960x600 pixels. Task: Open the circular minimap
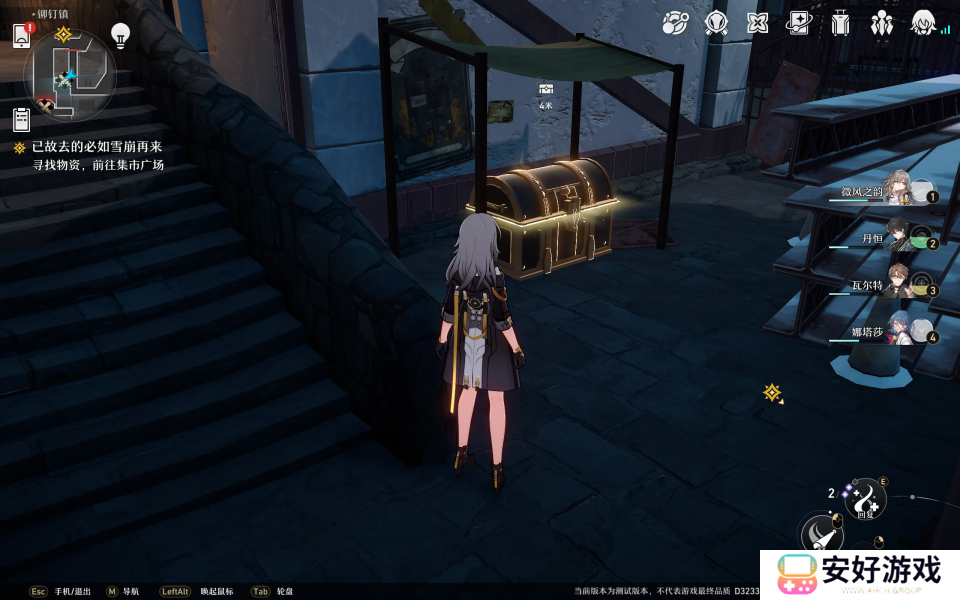70,76
